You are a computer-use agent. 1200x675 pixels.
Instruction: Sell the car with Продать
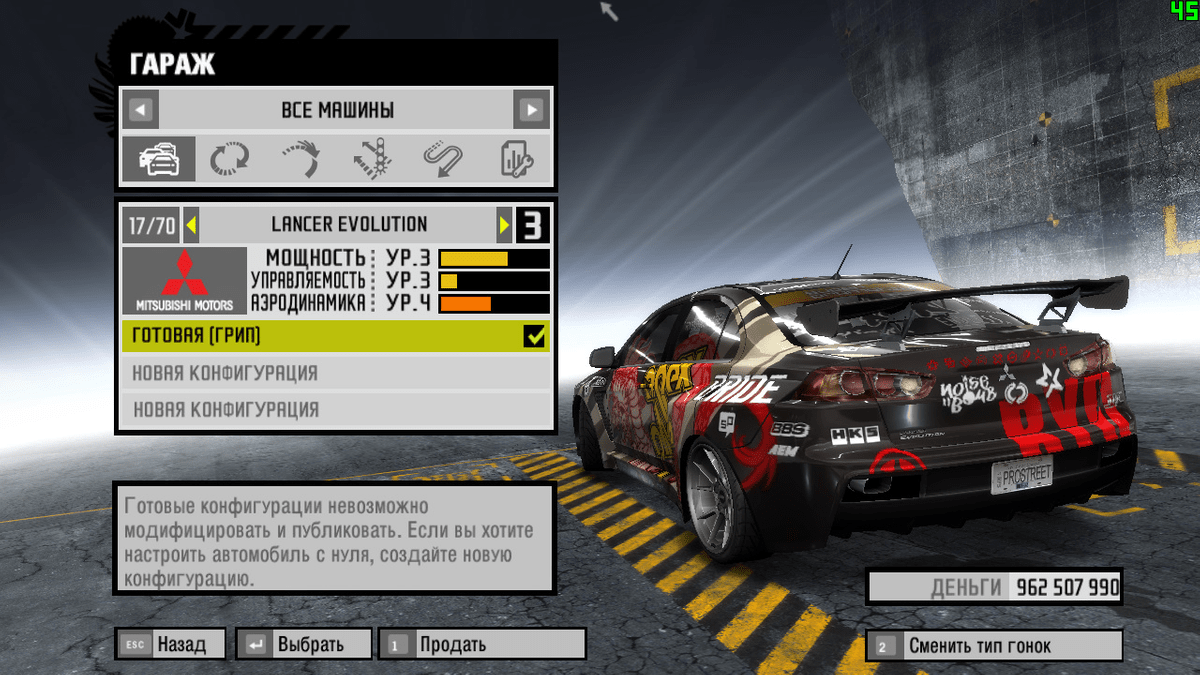(482, 645)
